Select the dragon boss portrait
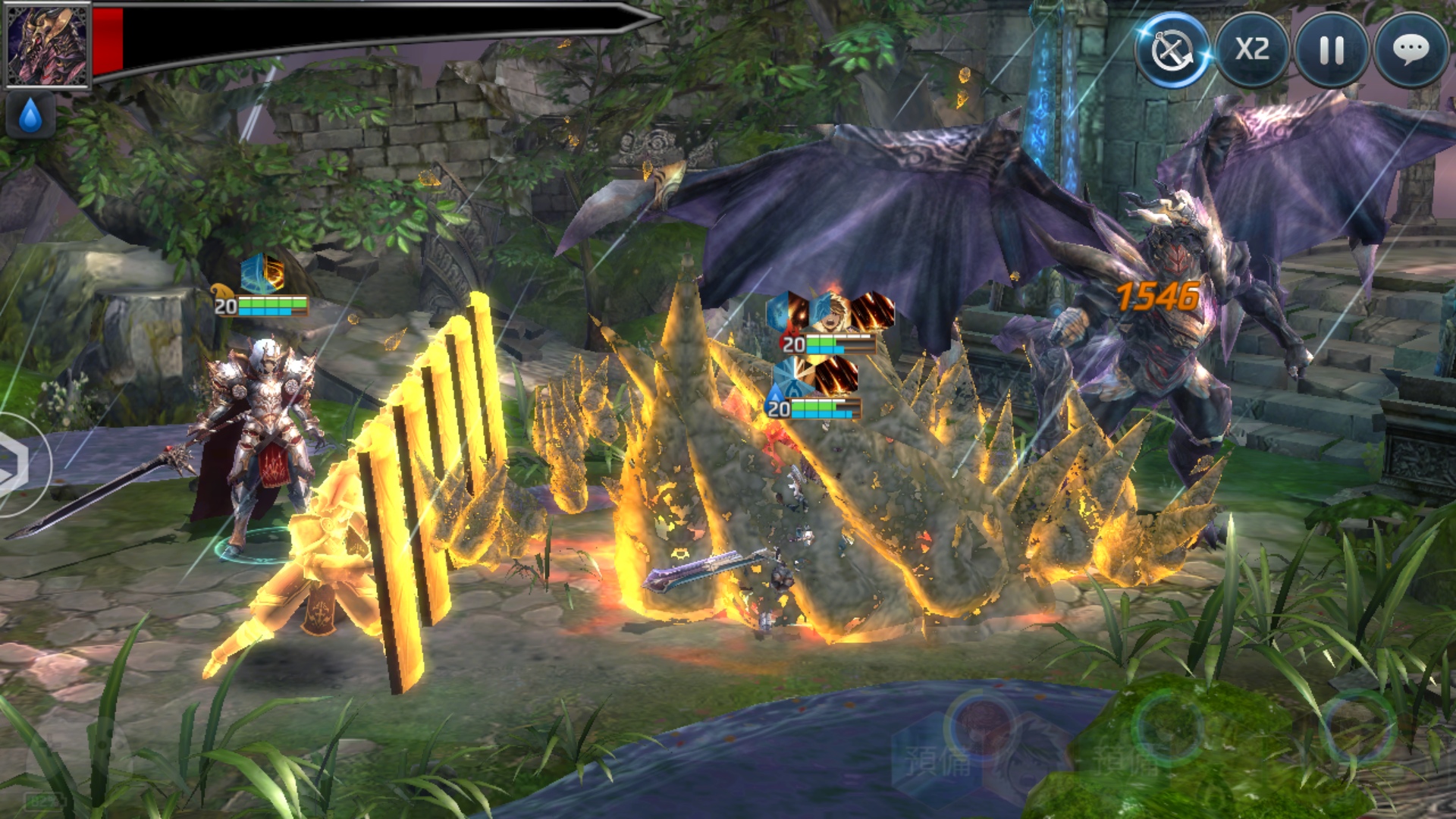 point(47,45)
